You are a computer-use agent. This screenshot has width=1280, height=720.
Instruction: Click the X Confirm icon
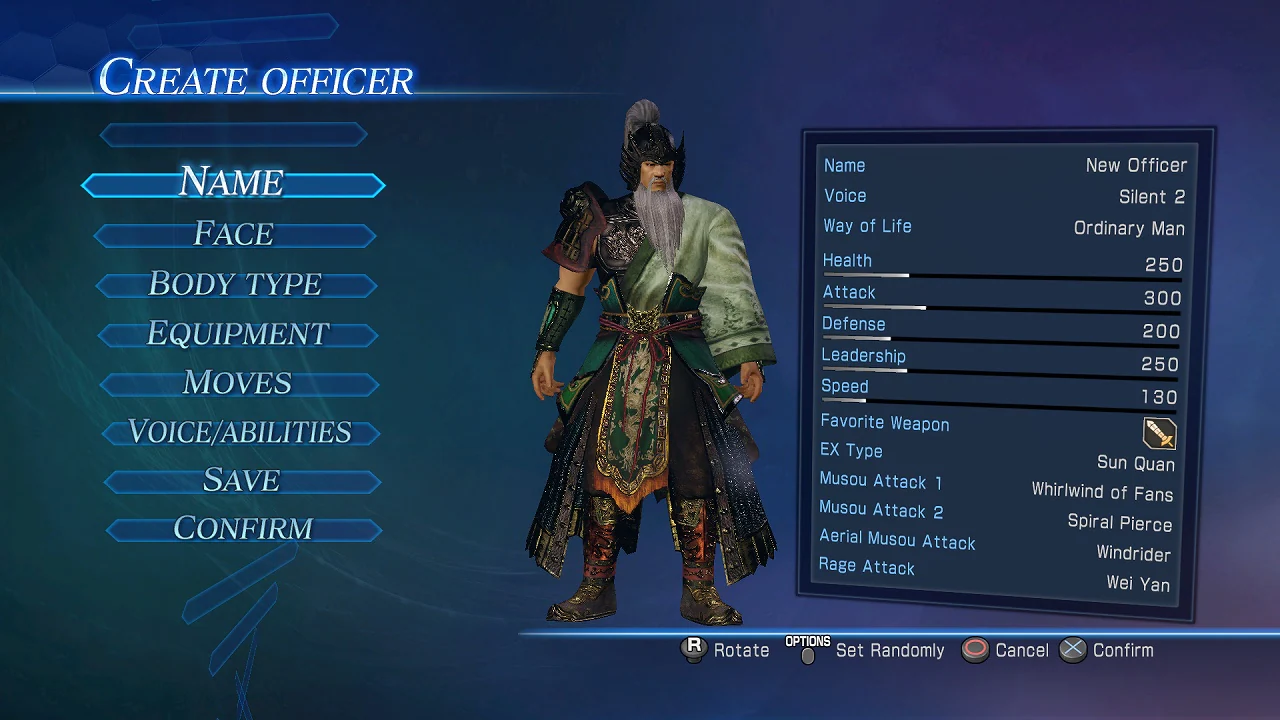tap(1073, 650)
